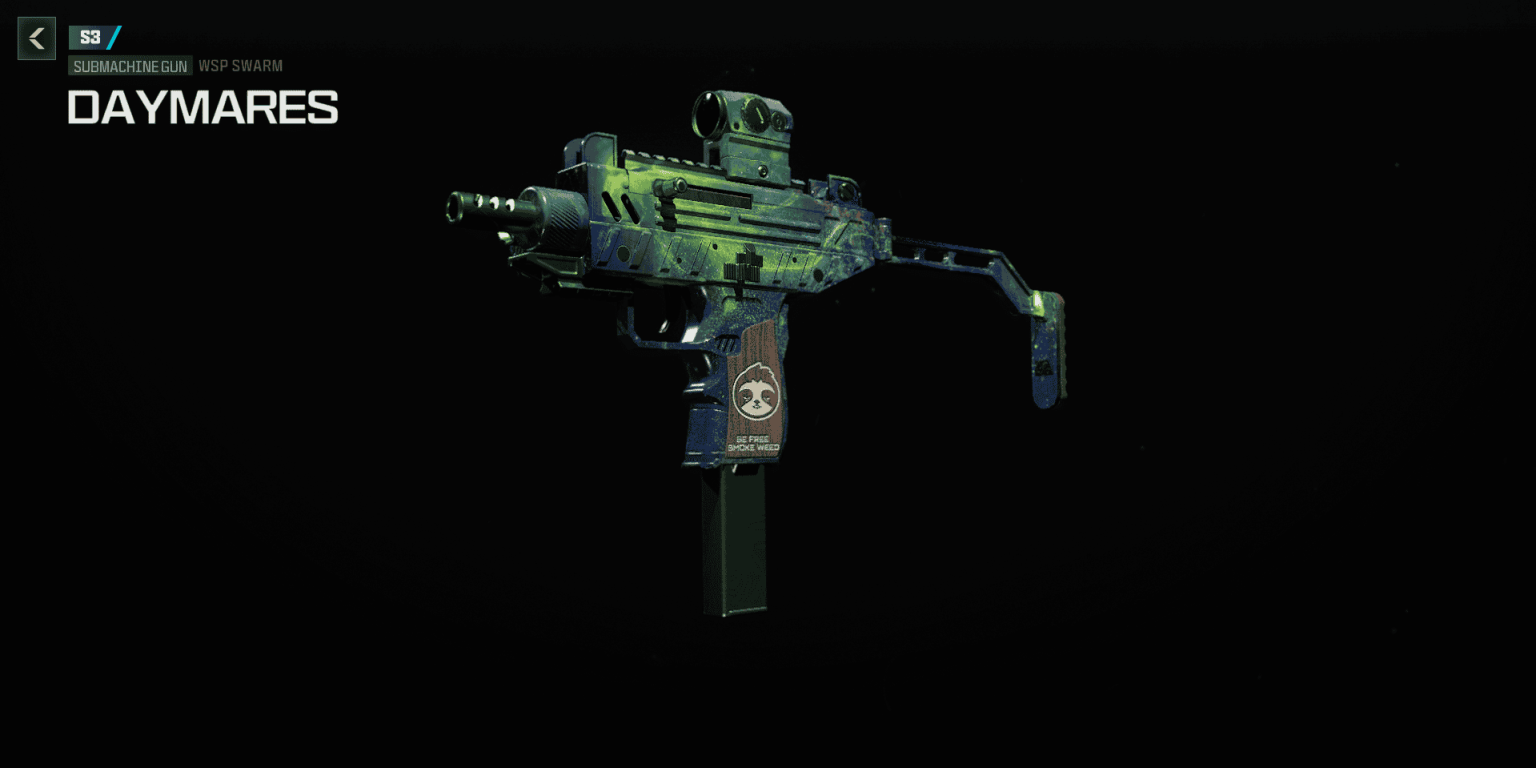Open the WSP SWARM weapon page
1536x768 pixels.
(240, 66)
